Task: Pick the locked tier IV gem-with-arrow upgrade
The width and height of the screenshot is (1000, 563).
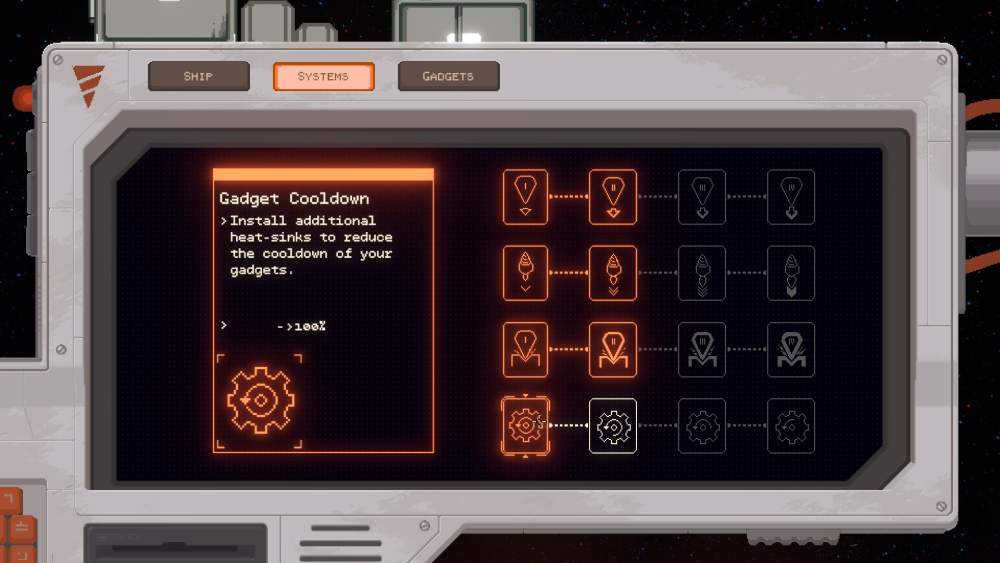Action: pos(791,197)
